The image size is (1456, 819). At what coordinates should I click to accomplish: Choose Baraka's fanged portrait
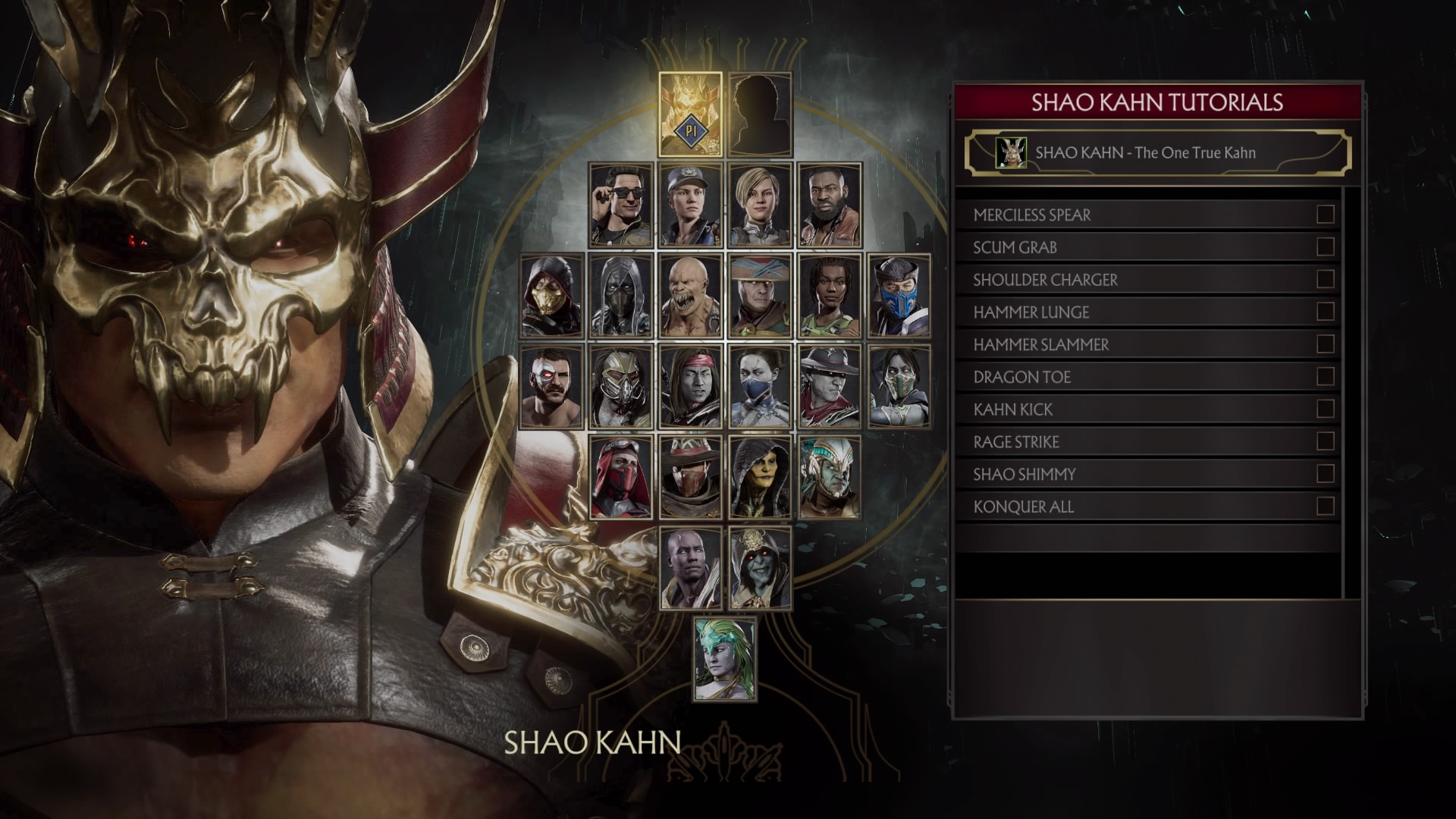point(690,296)
